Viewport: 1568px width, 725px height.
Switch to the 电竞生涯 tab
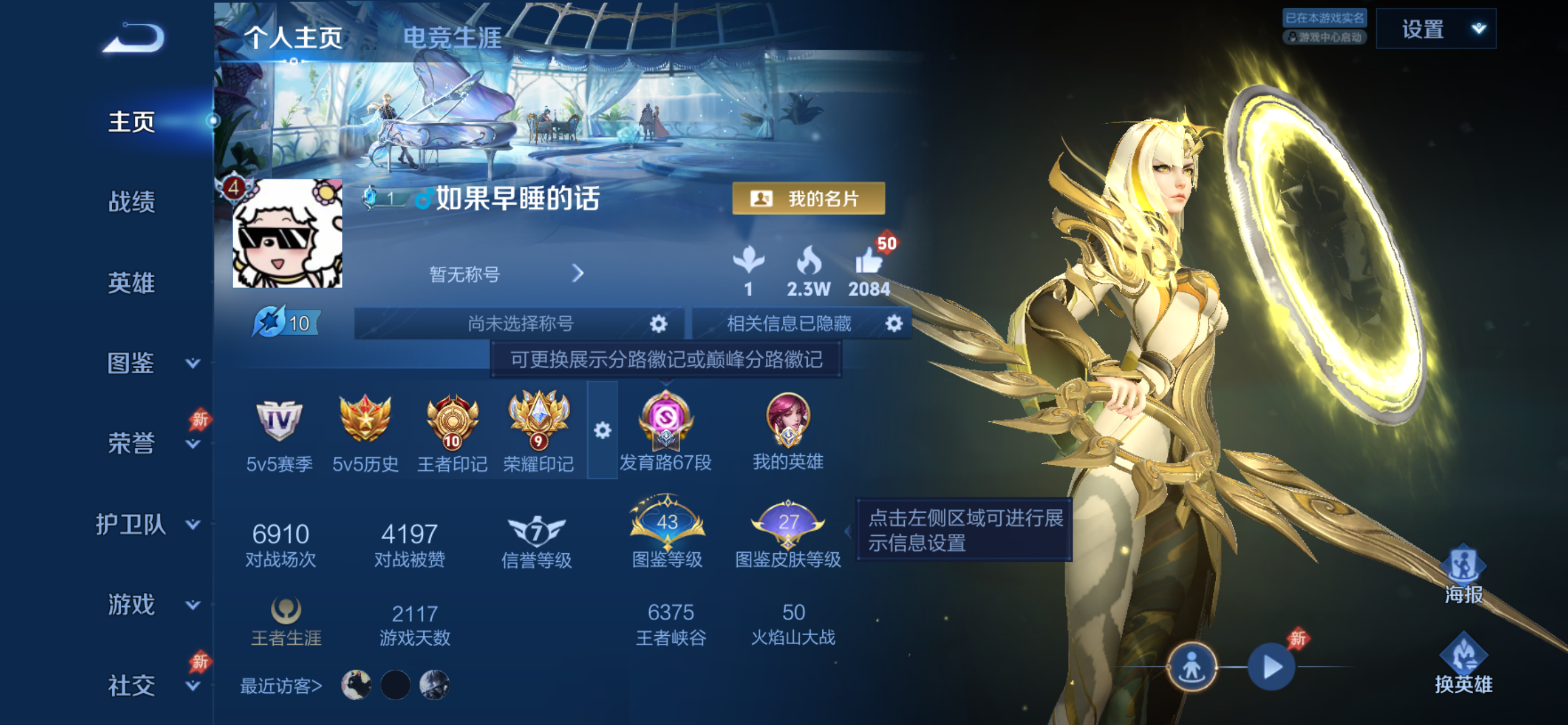tap(451, 38)
